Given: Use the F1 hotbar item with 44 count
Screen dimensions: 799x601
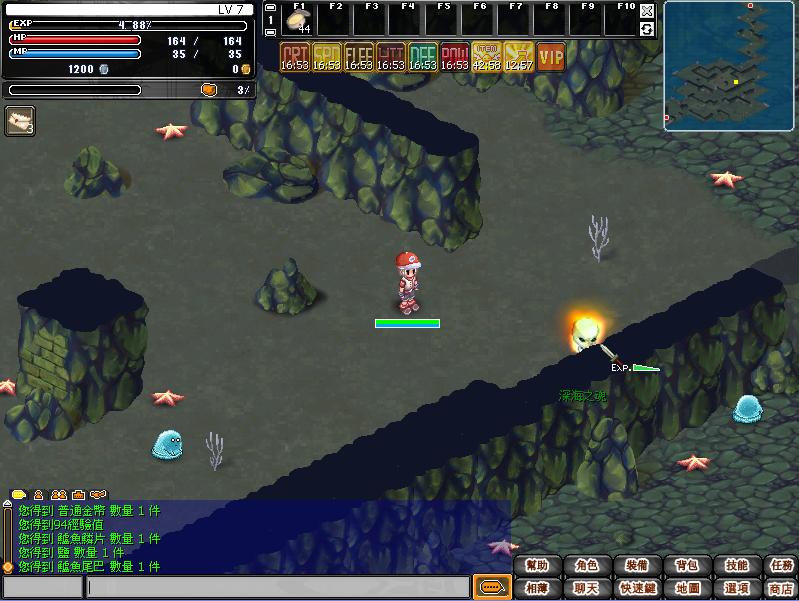Looking at the screenshot, I should click(299, 22).
